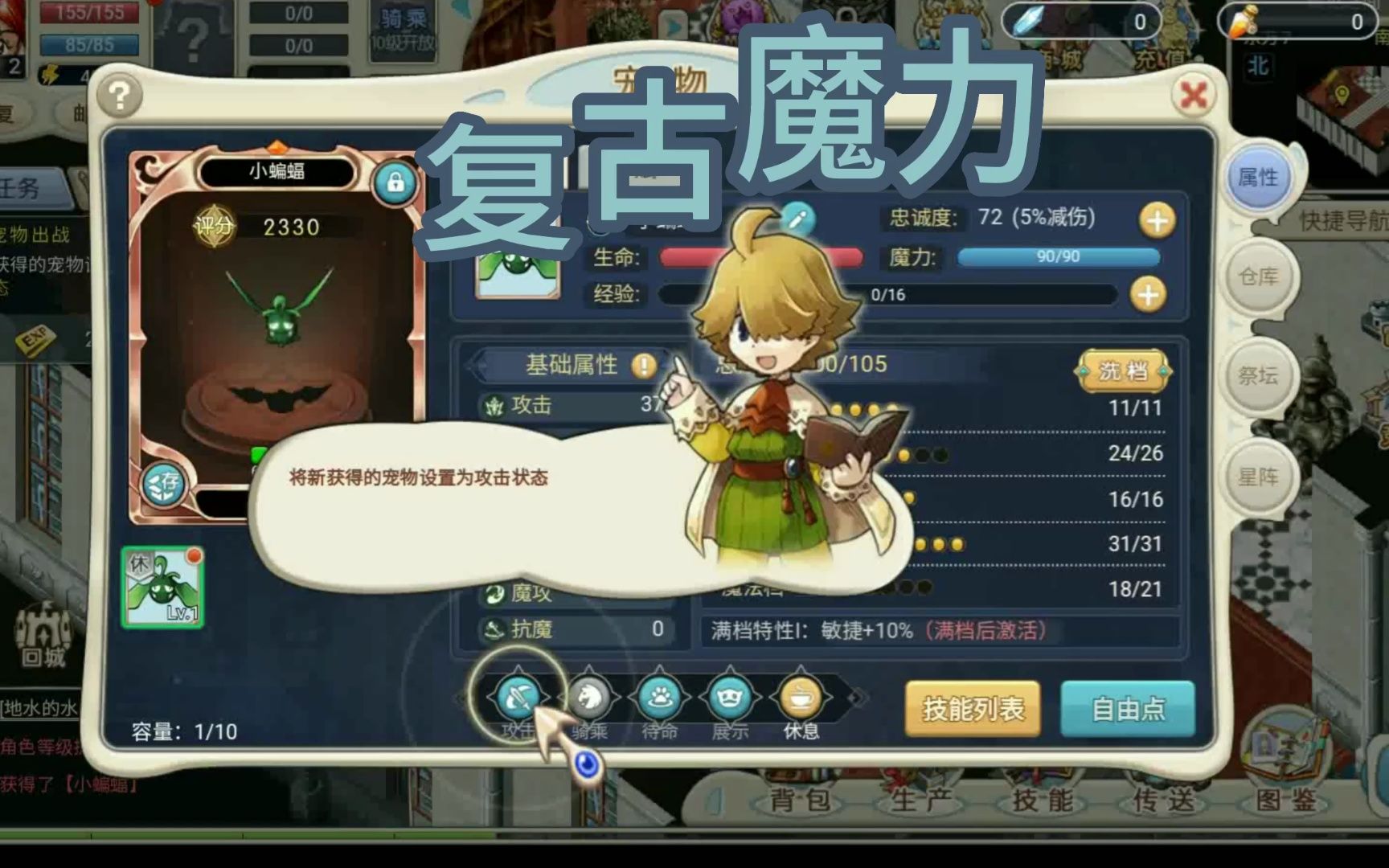Set pet to riding state
This screenshot has width=1389, height=868.
(589, 698)
